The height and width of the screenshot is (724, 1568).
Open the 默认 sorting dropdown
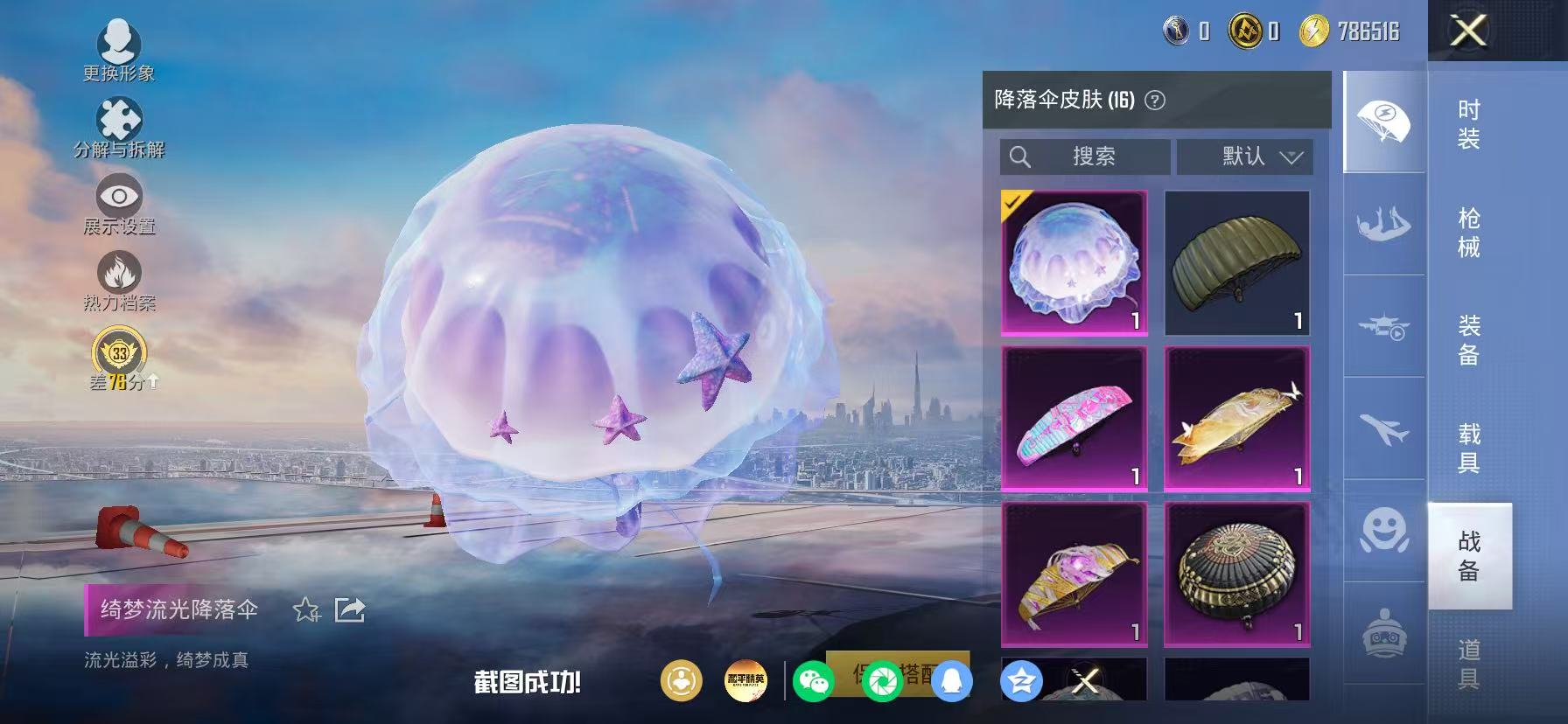click(1246, 157)
